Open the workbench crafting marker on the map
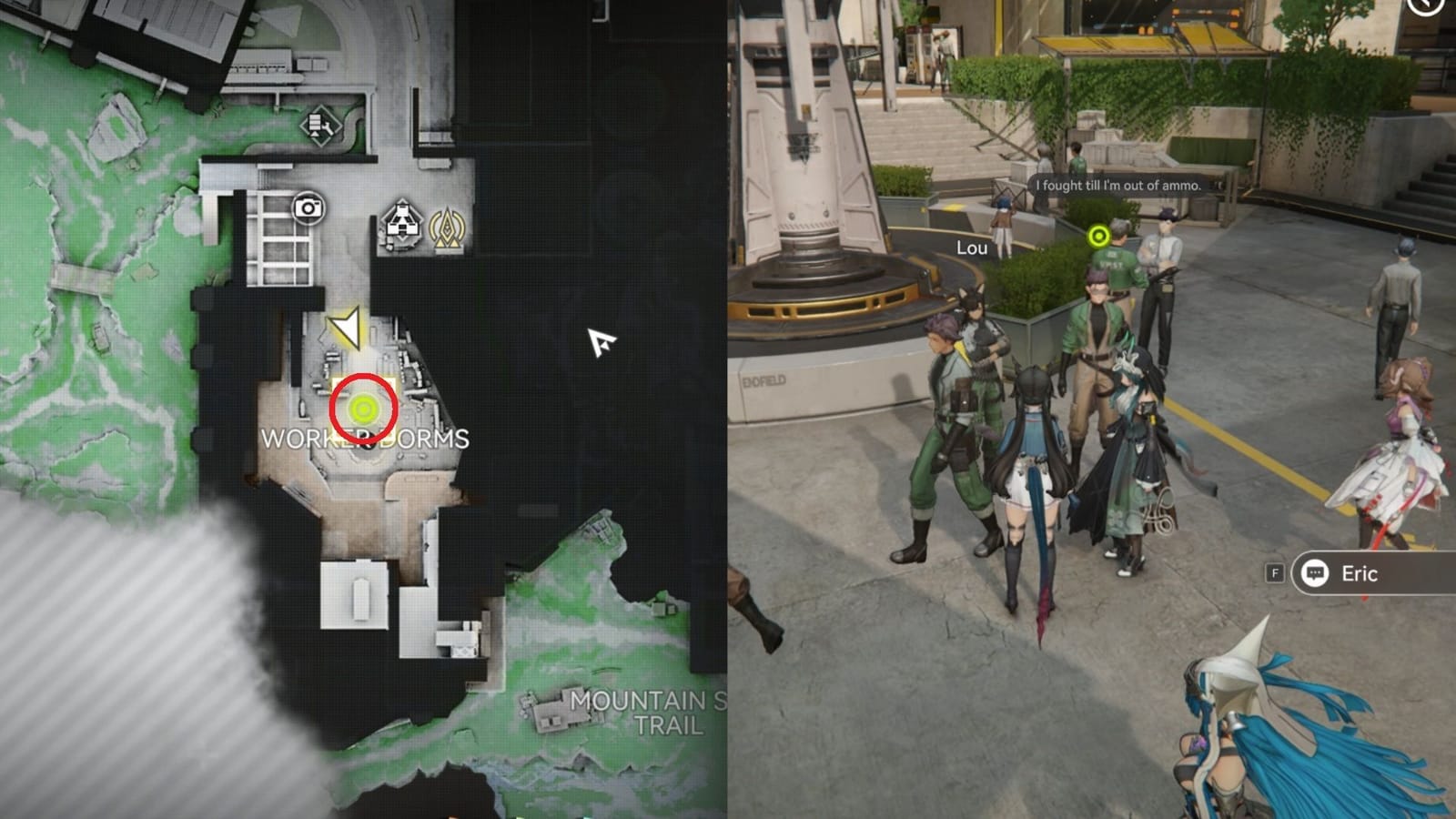 pos(320,127)
